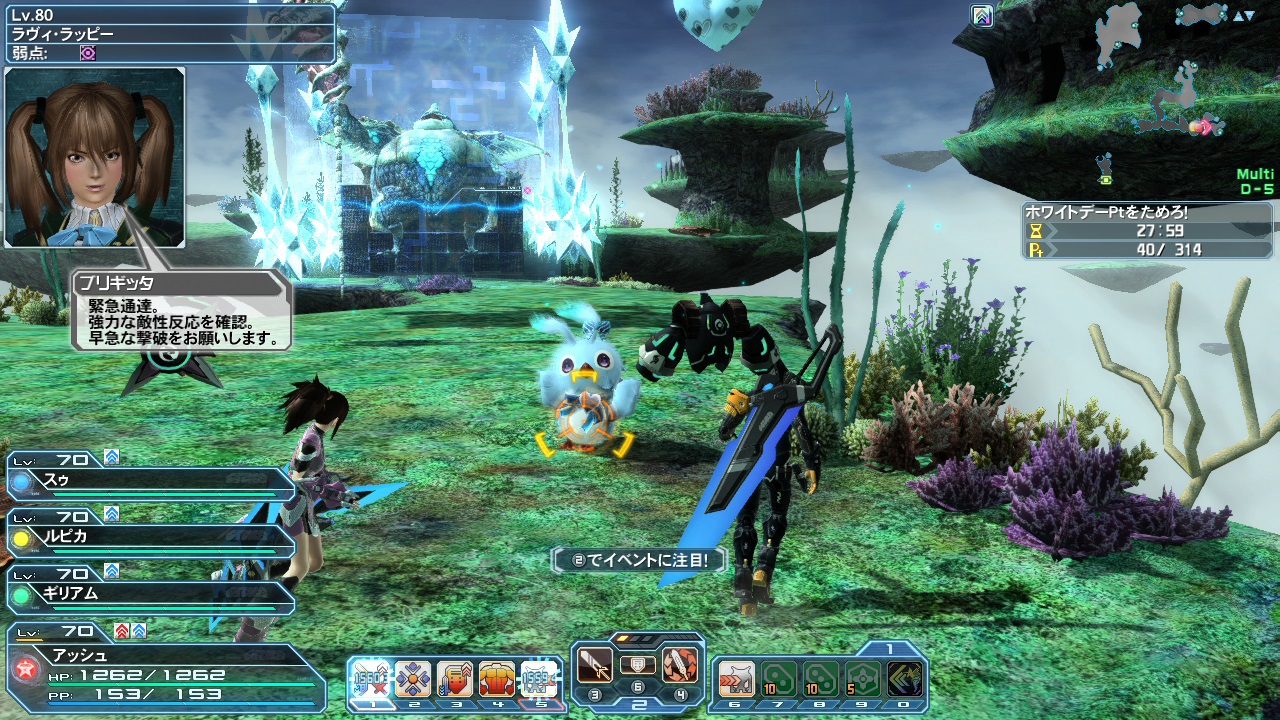
Task: Click the rainbow chevron boost icon
Action: (982, 16)
